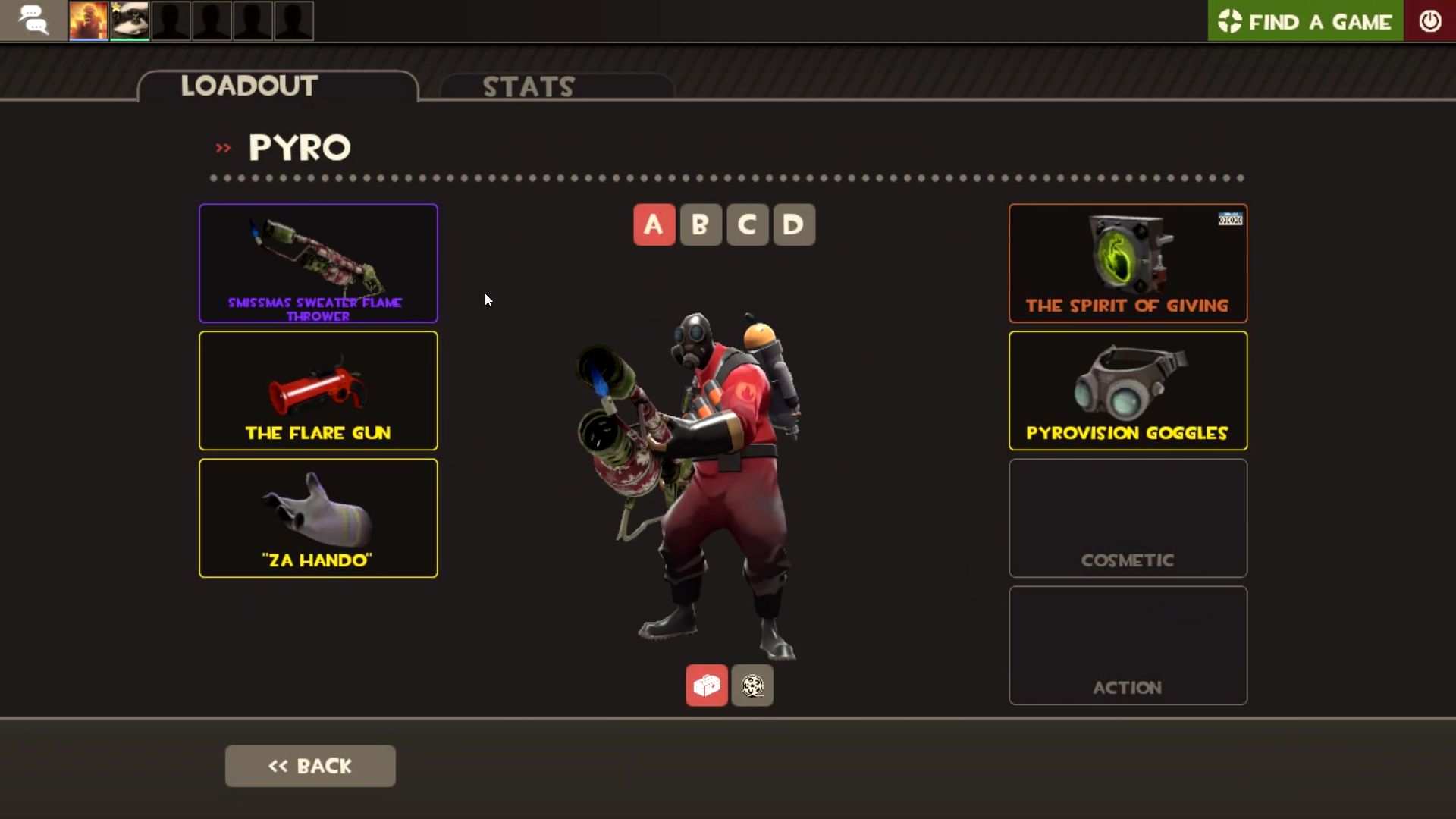Screen dimensions: 1456x819
Task: Select the currently active preset A
Action: click(x=654, y=224)
